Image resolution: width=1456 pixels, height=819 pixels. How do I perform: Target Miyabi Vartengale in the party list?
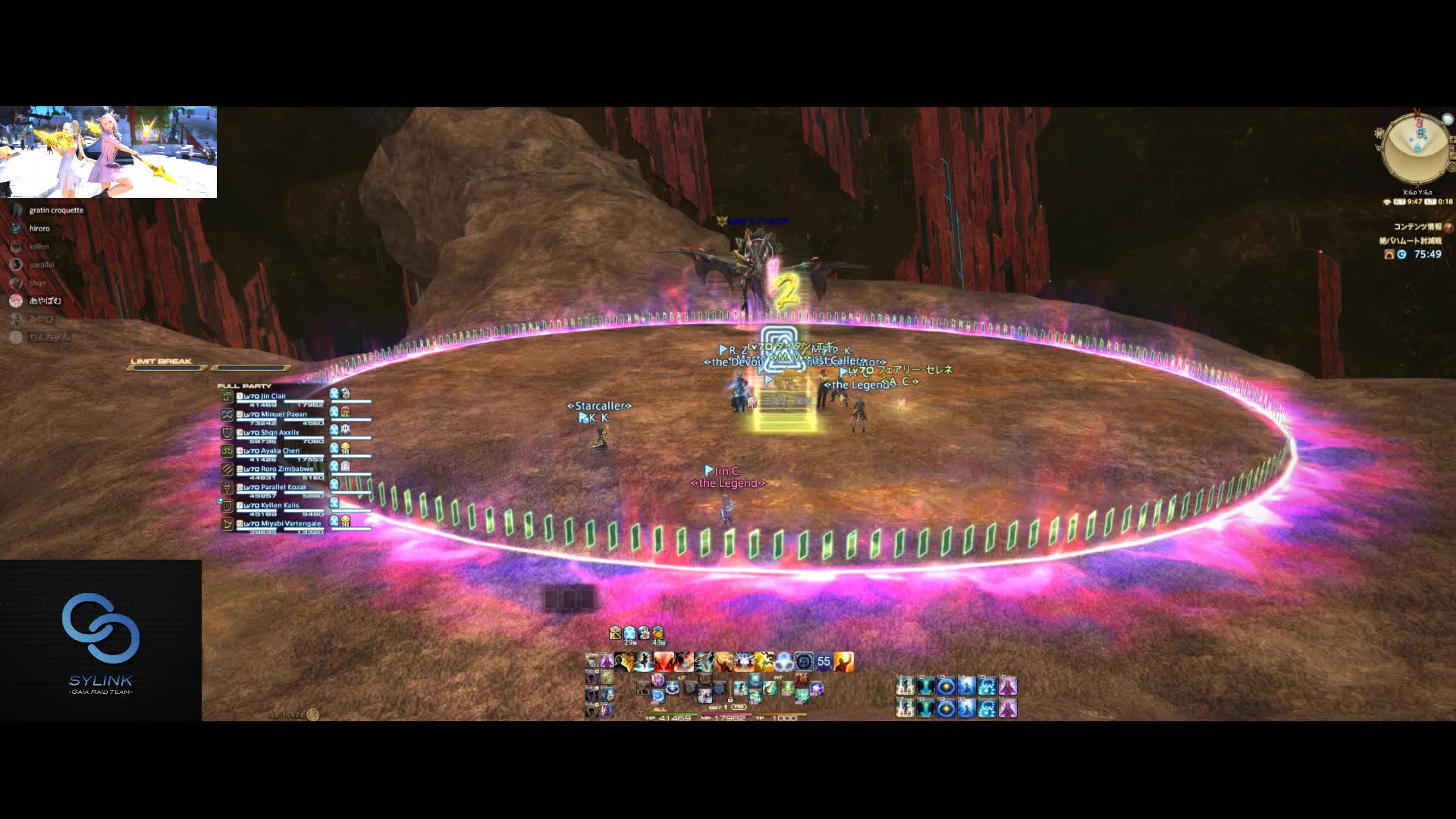281,524
